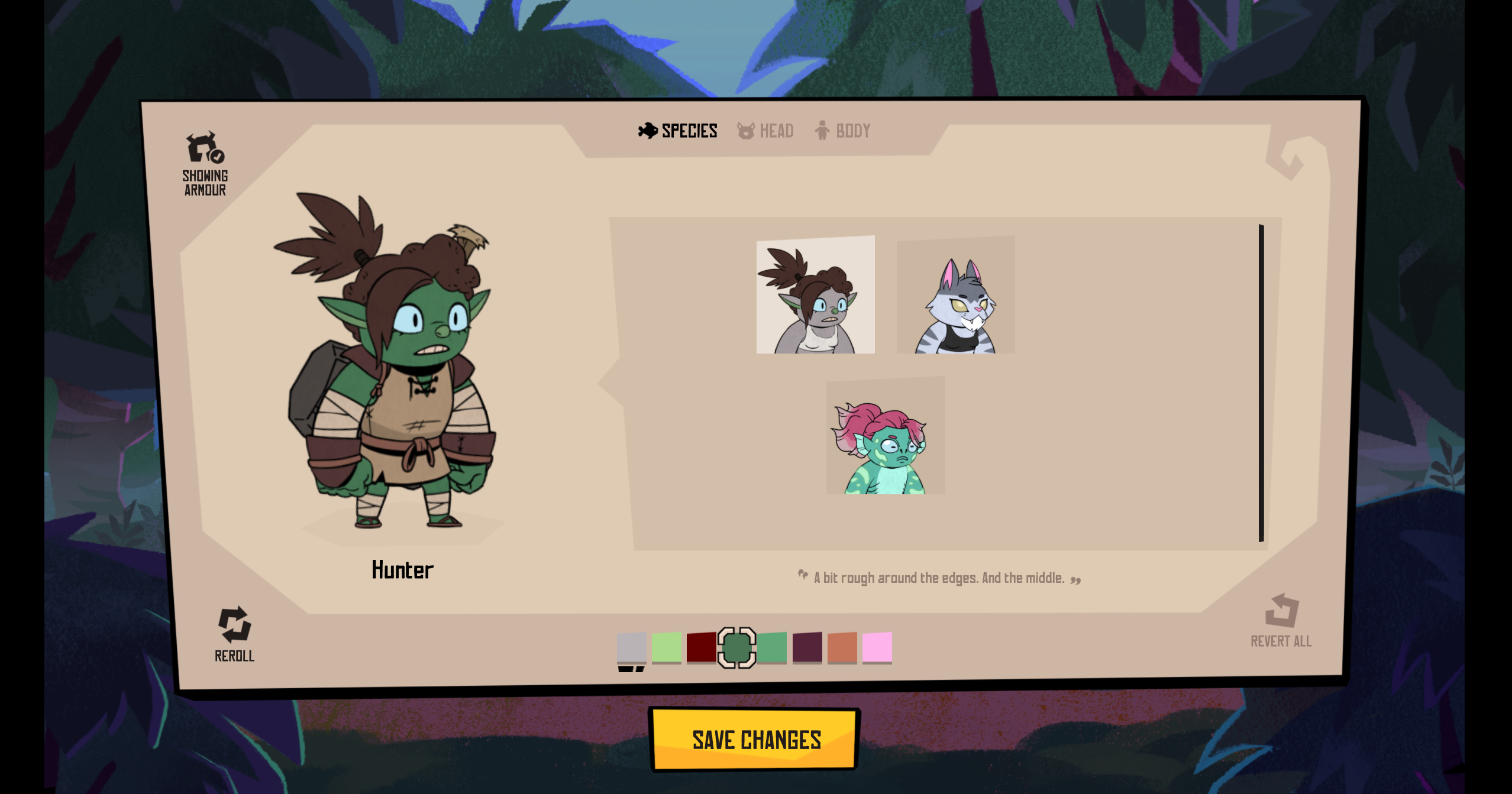Save changes to the character
Screen dimensions: 1512x794
coord(755,739)
